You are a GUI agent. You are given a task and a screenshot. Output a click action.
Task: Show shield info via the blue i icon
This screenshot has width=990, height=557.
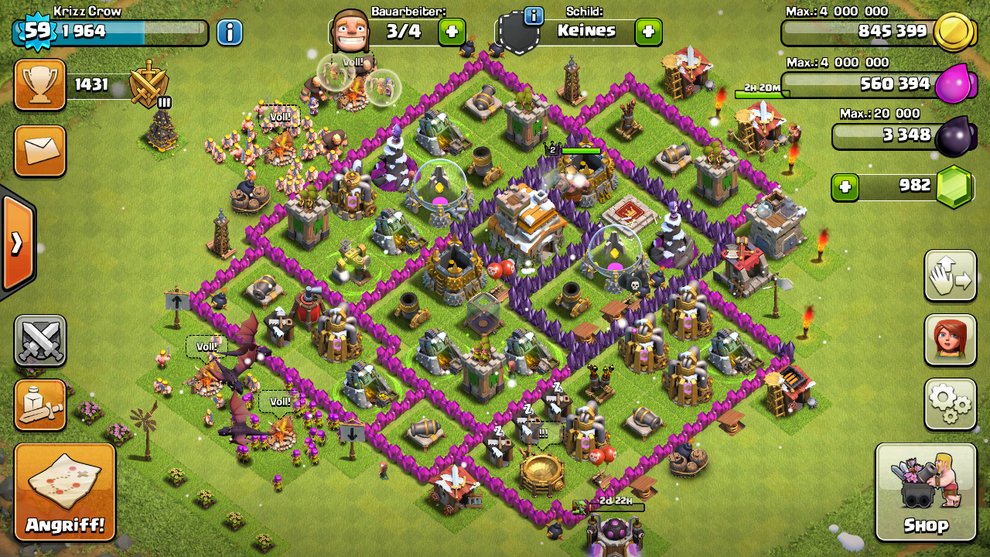[x=533, y=16]
